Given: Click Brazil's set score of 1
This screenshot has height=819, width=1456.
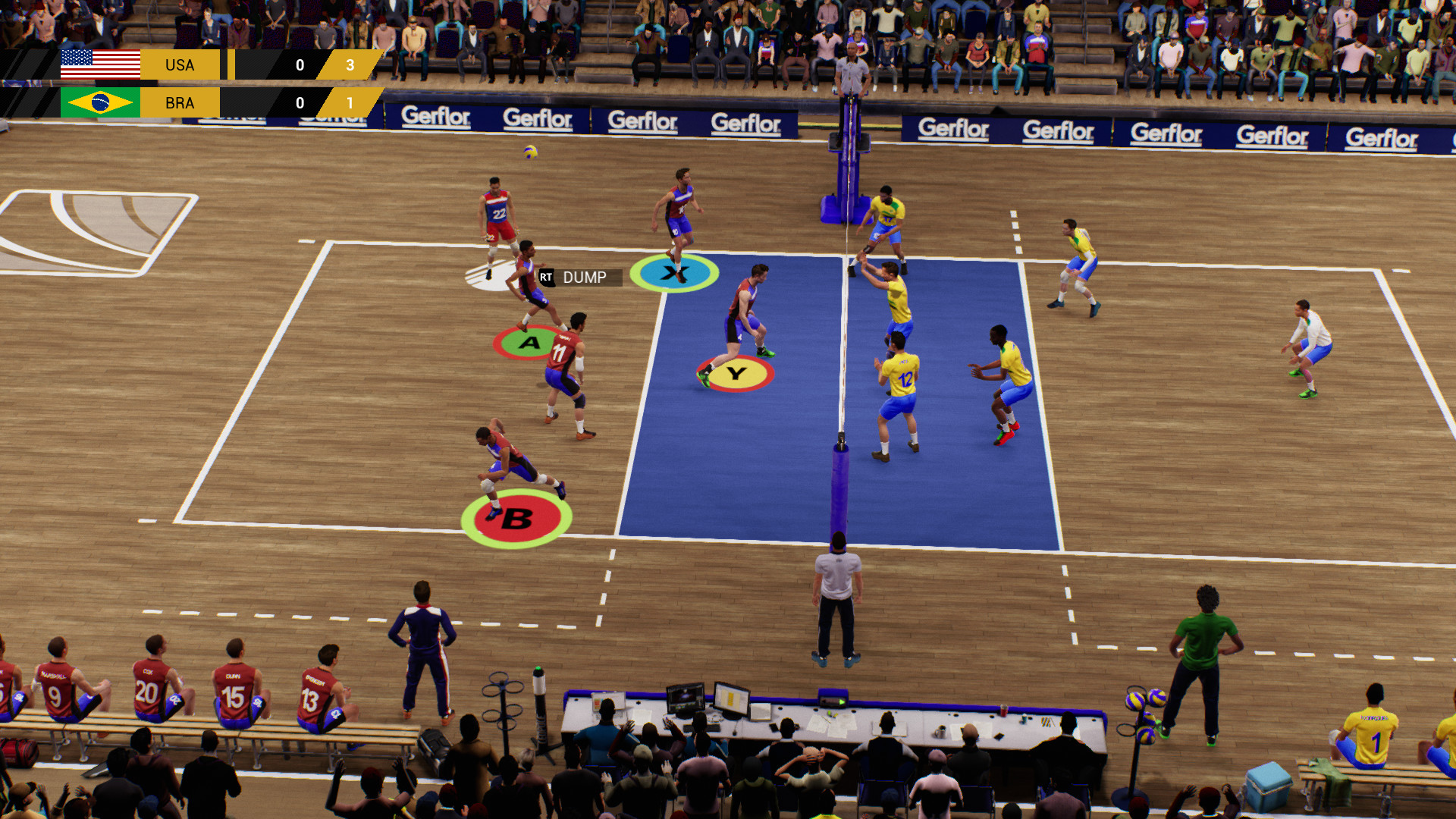Looking at the screenshot, I should 349,103.
